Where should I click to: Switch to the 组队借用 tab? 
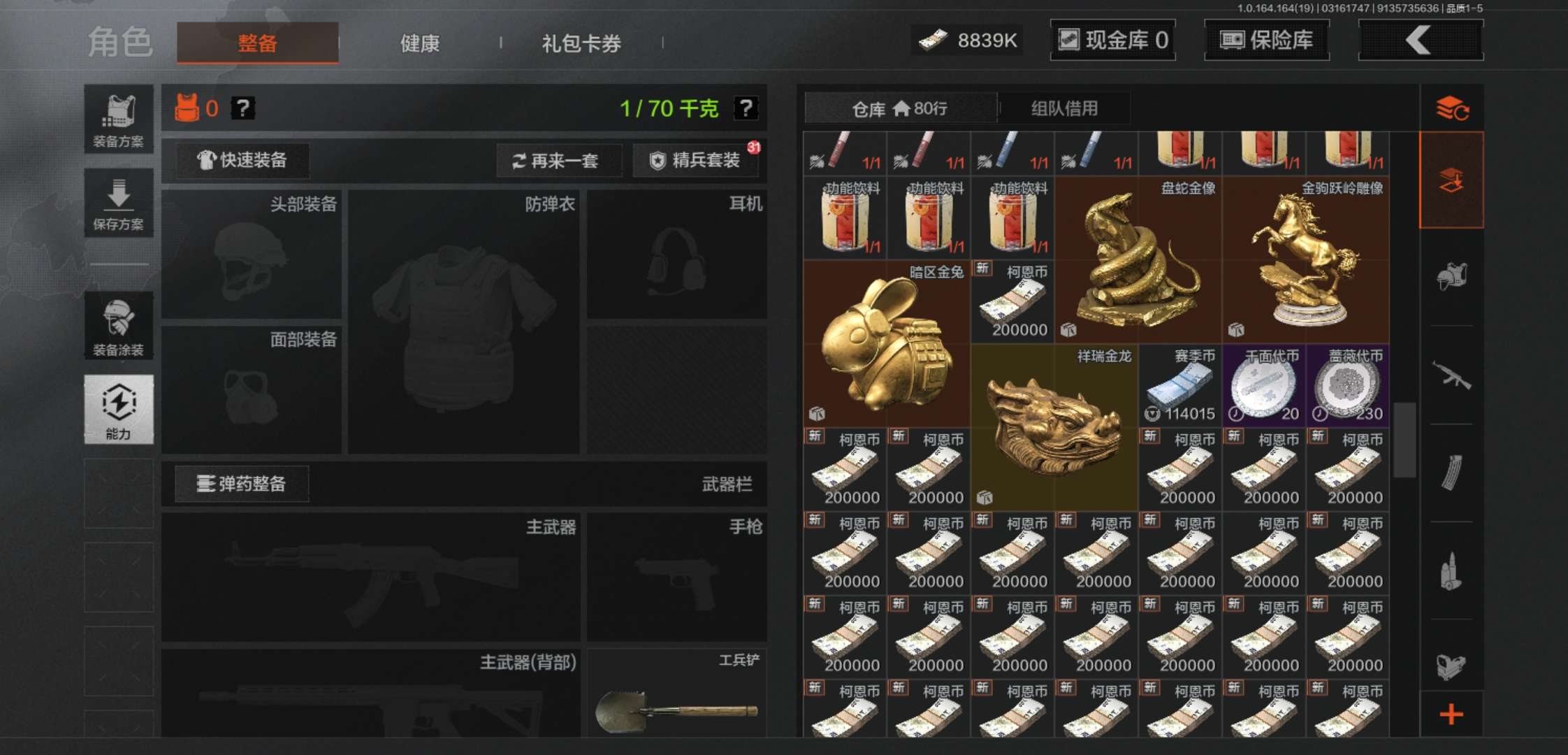coord(1064,108)
